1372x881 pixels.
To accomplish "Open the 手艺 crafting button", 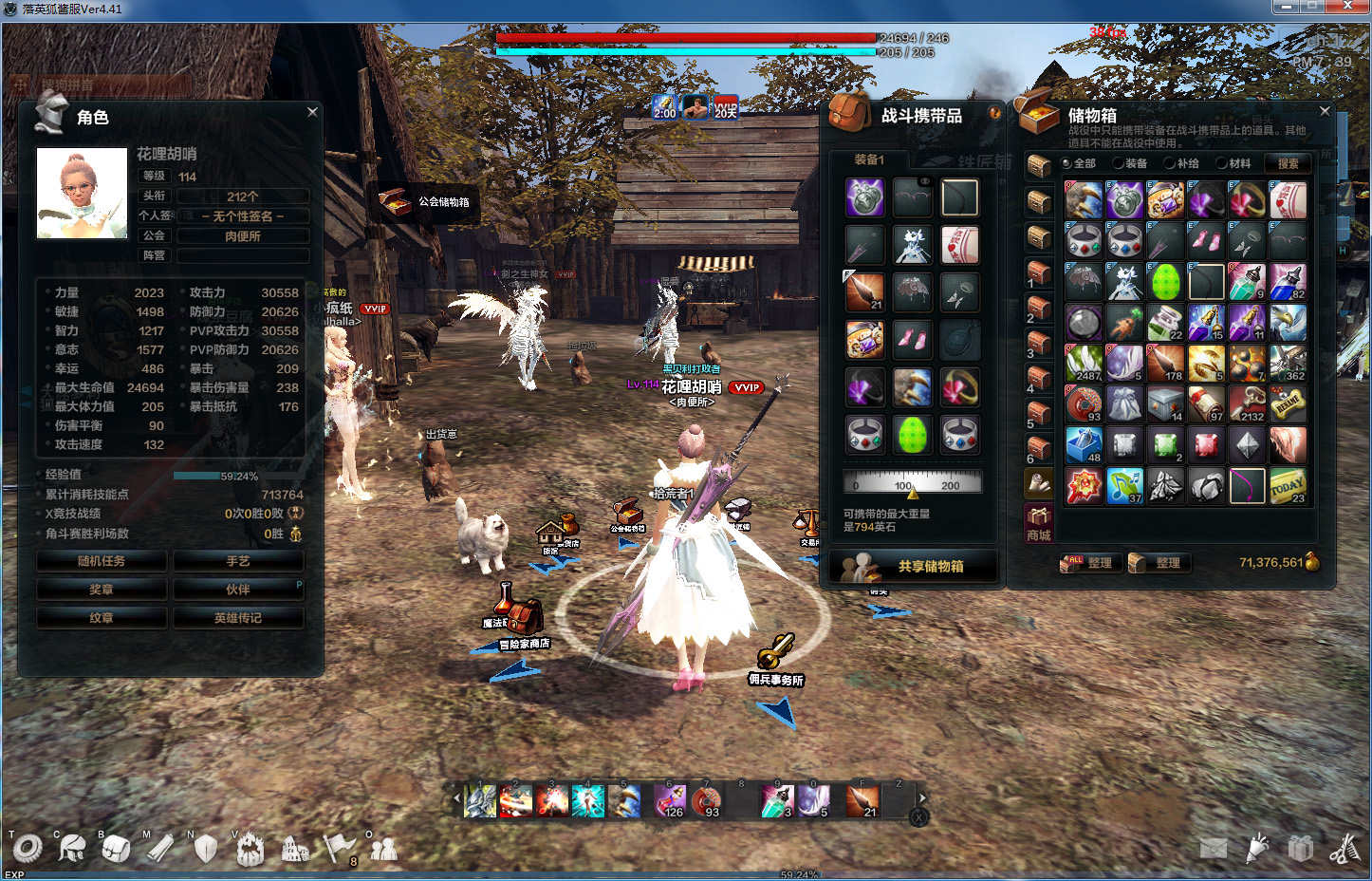I will point(238,561).
